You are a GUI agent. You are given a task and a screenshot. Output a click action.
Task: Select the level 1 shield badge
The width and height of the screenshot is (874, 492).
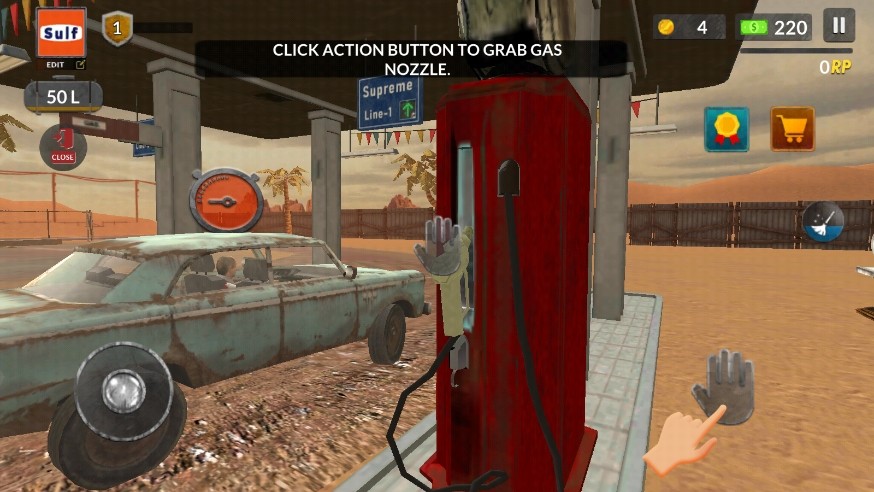(117, 28)
